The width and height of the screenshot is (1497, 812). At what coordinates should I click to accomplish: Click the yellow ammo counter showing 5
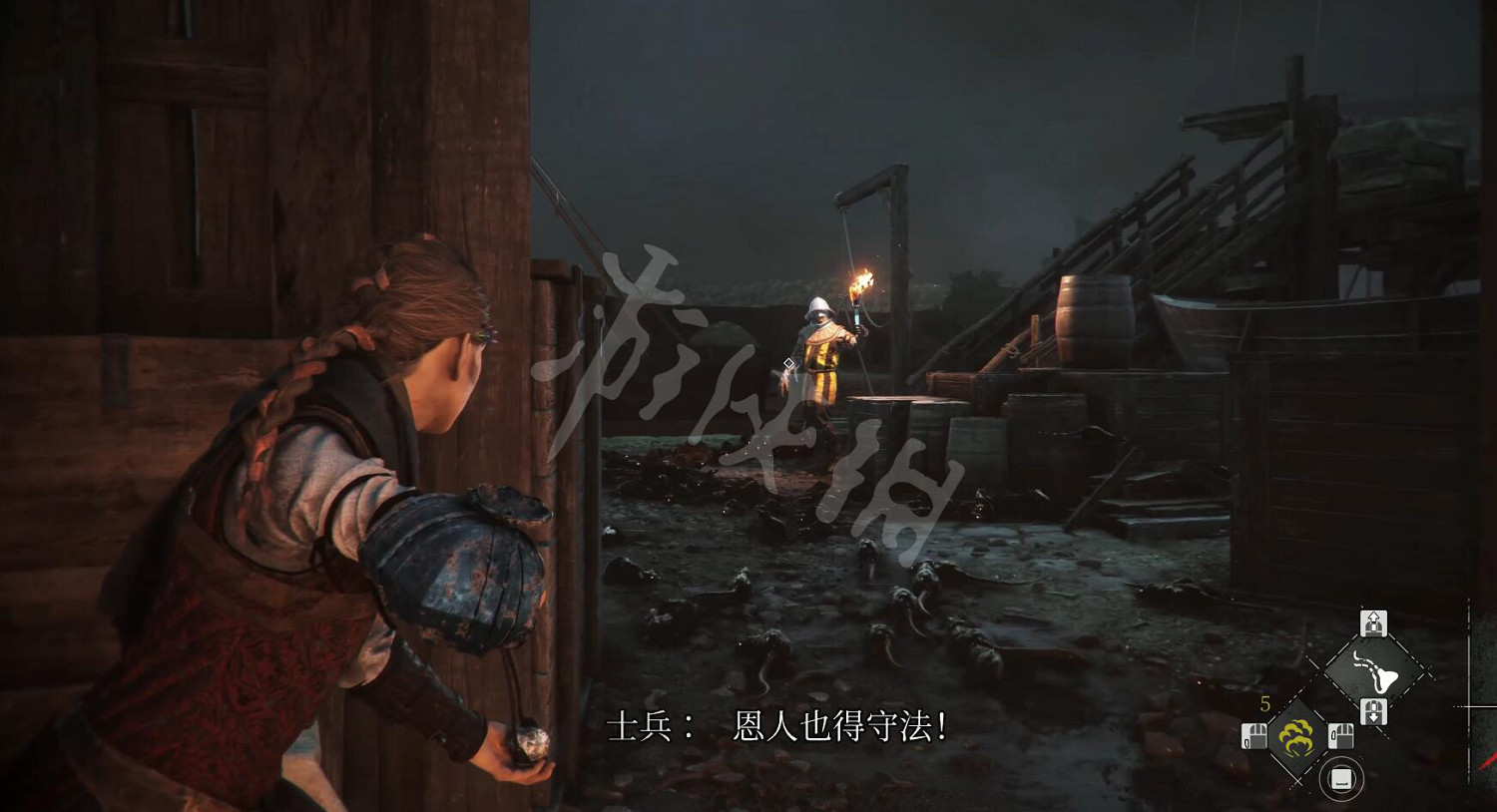pos(1264,703)
